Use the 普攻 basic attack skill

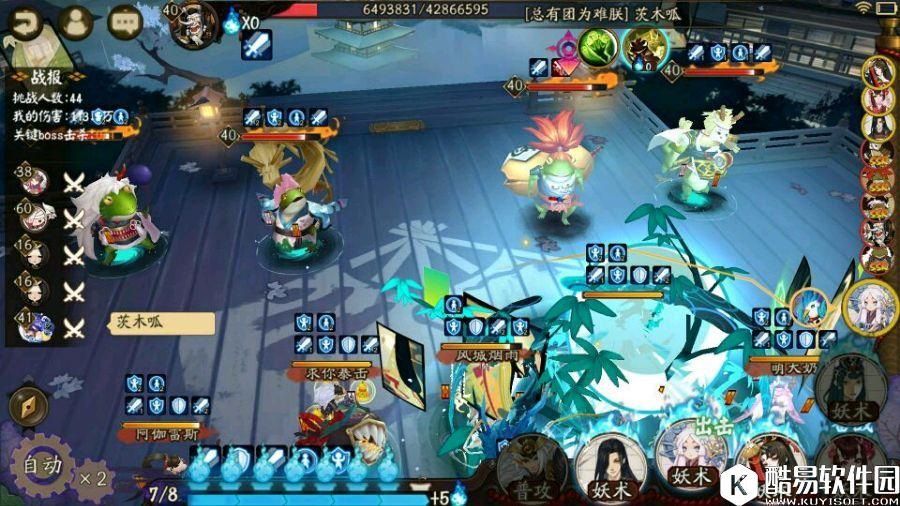(x=531, y=467)
